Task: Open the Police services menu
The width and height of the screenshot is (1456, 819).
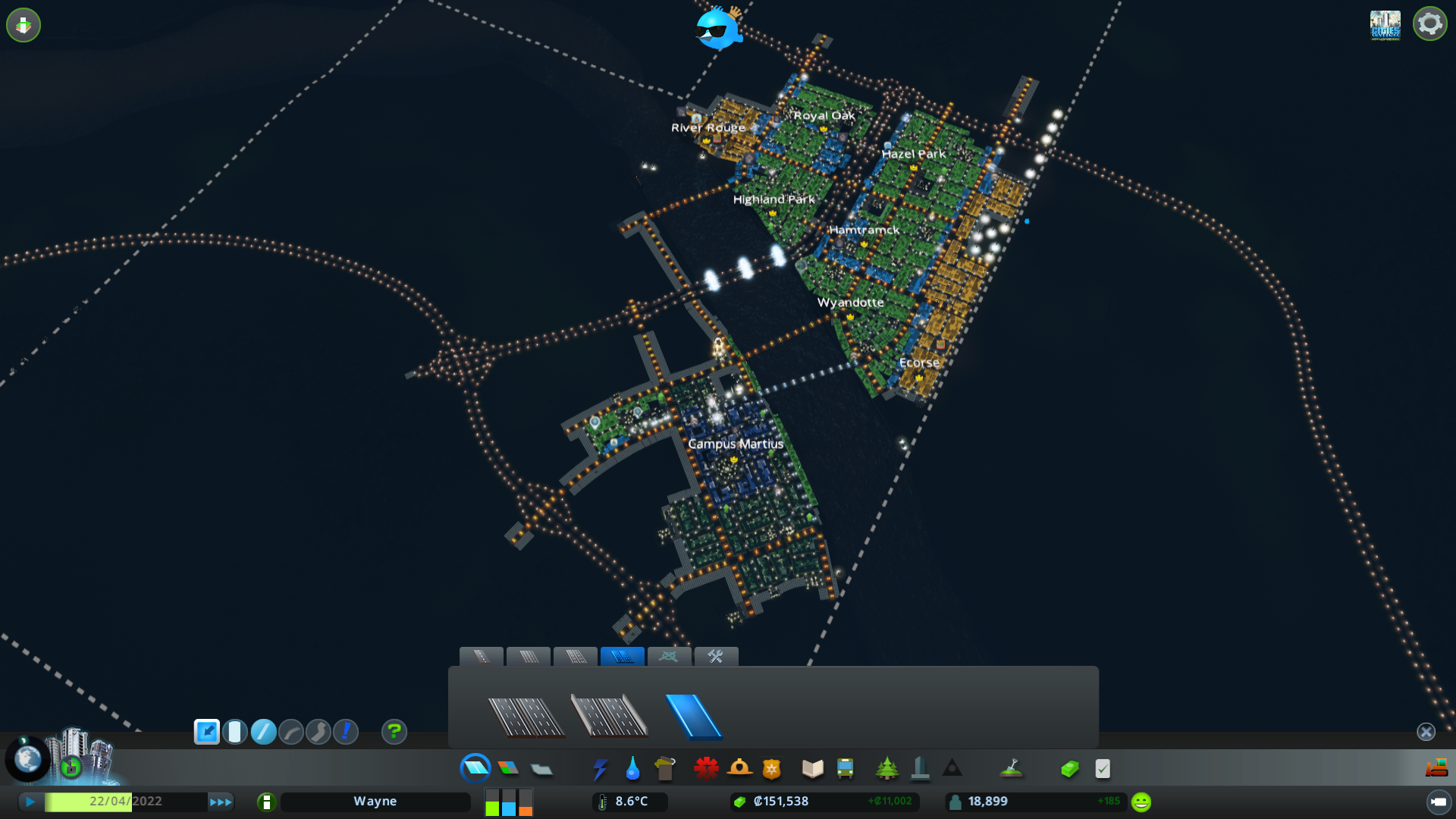Action: [772, 768]
